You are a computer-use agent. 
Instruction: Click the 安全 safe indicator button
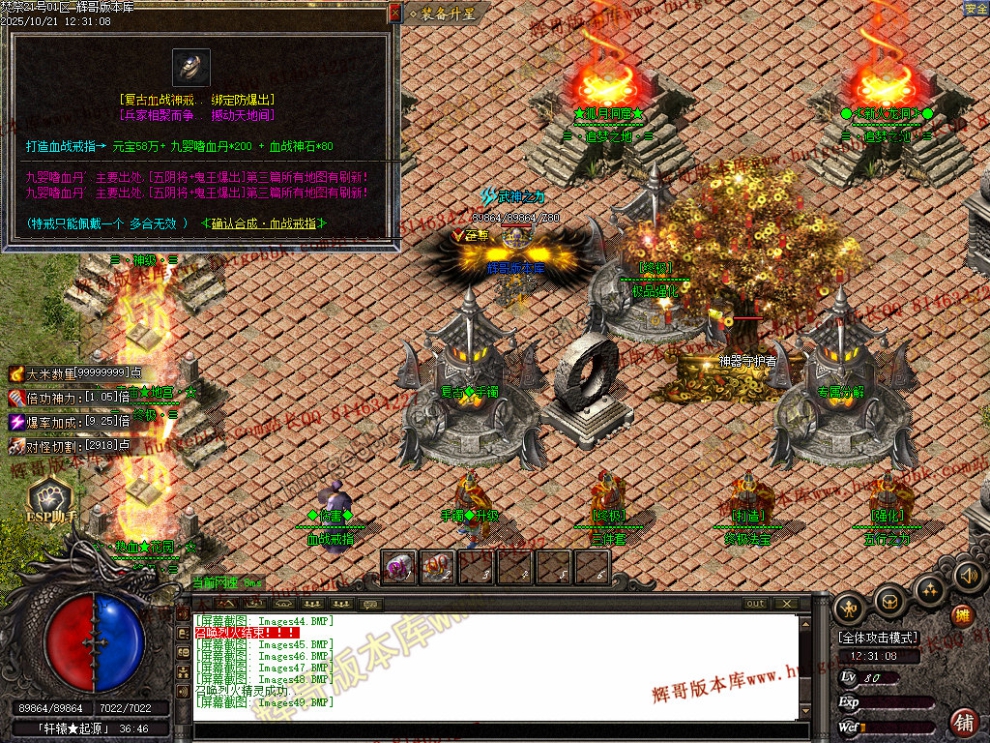tap(976, 8)
